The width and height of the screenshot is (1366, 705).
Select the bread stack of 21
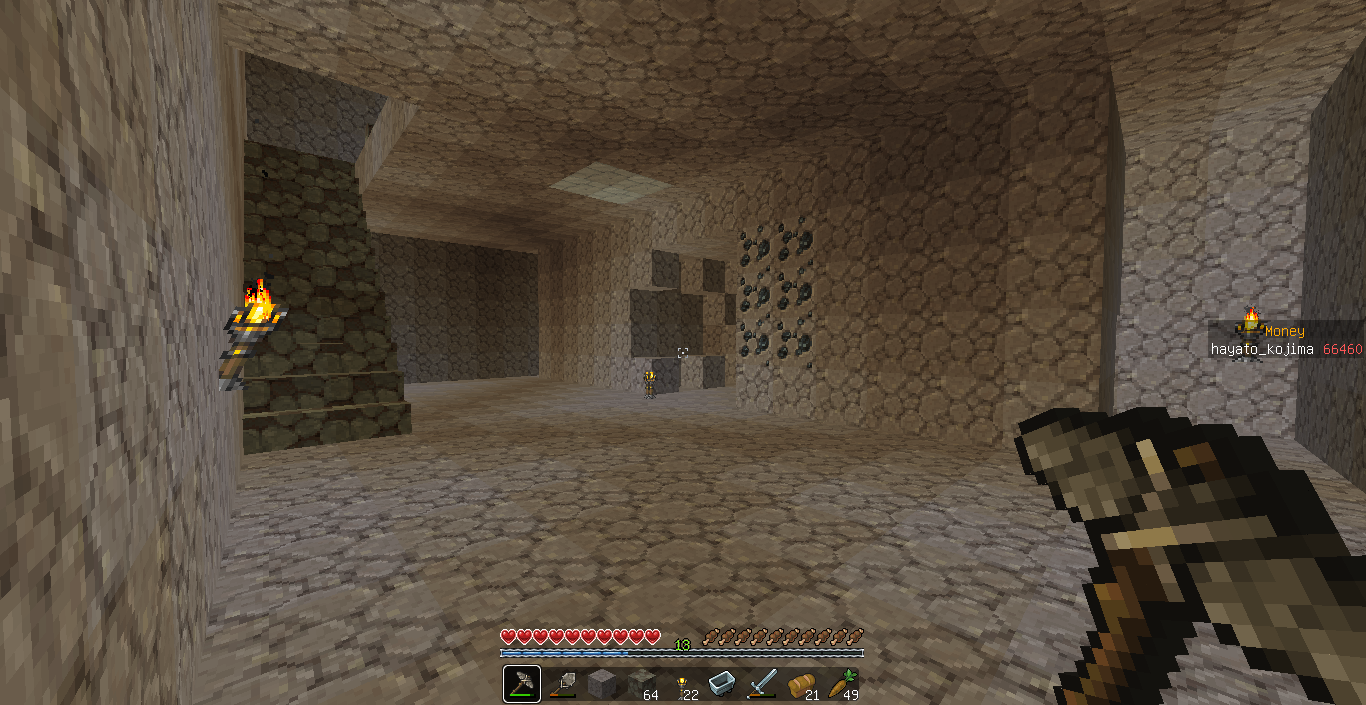(x=802, y=684)
